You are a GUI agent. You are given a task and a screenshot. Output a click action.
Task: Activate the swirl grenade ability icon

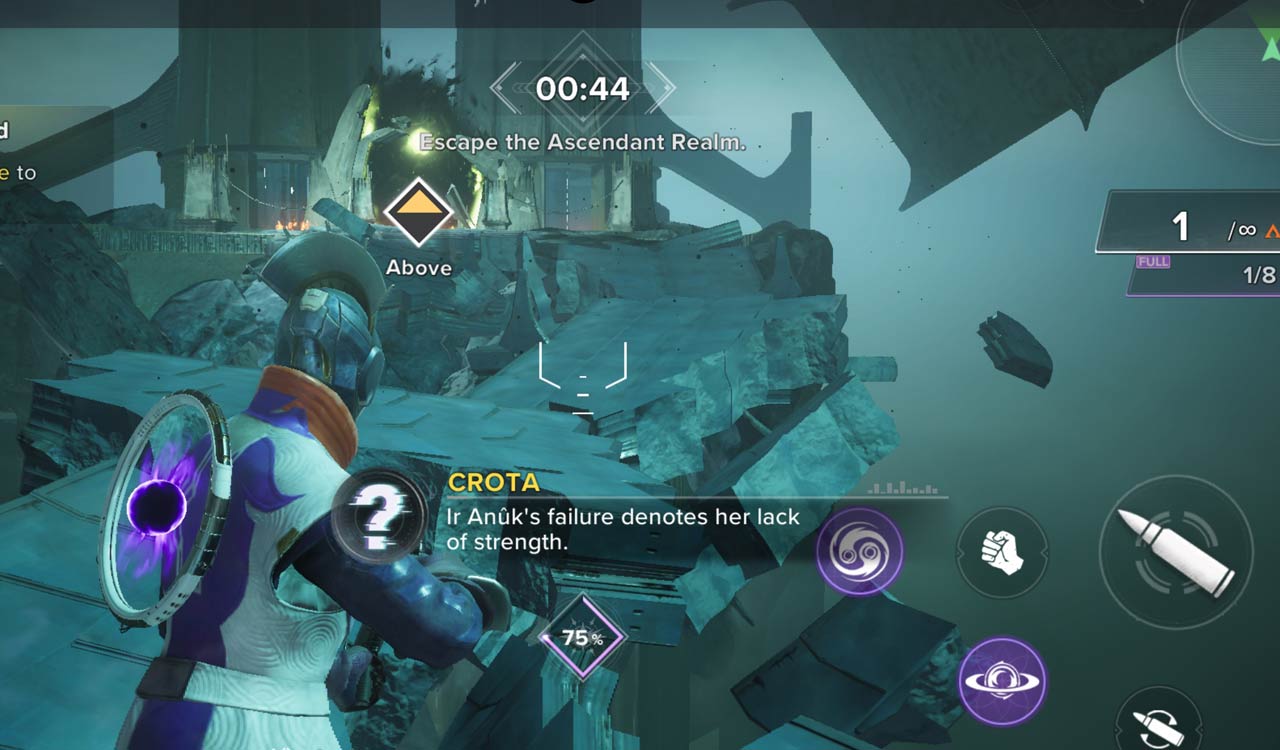860,548
